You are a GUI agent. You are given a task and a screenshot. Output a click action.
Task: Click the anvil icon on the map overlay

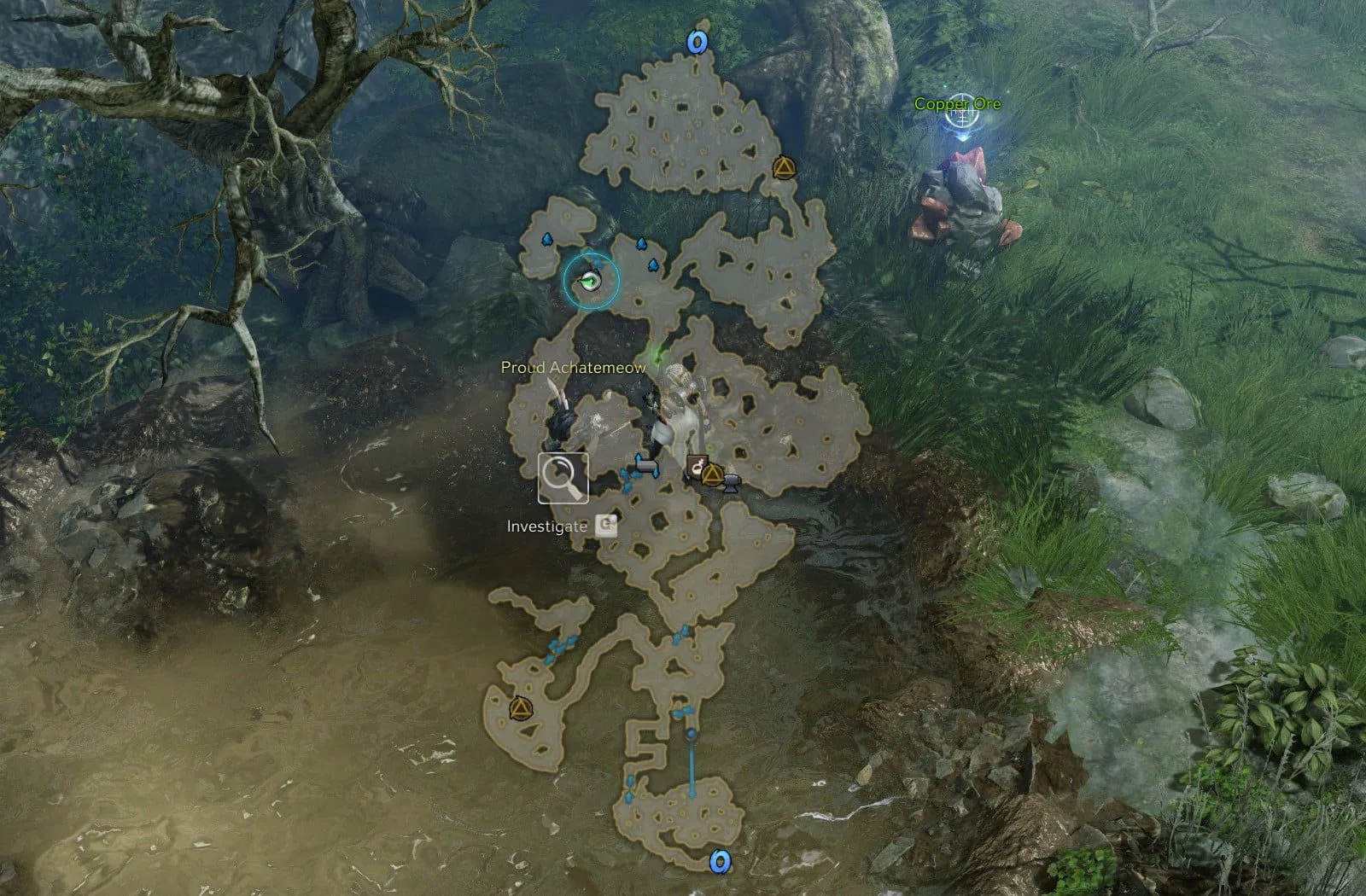[x=731, y=485]
